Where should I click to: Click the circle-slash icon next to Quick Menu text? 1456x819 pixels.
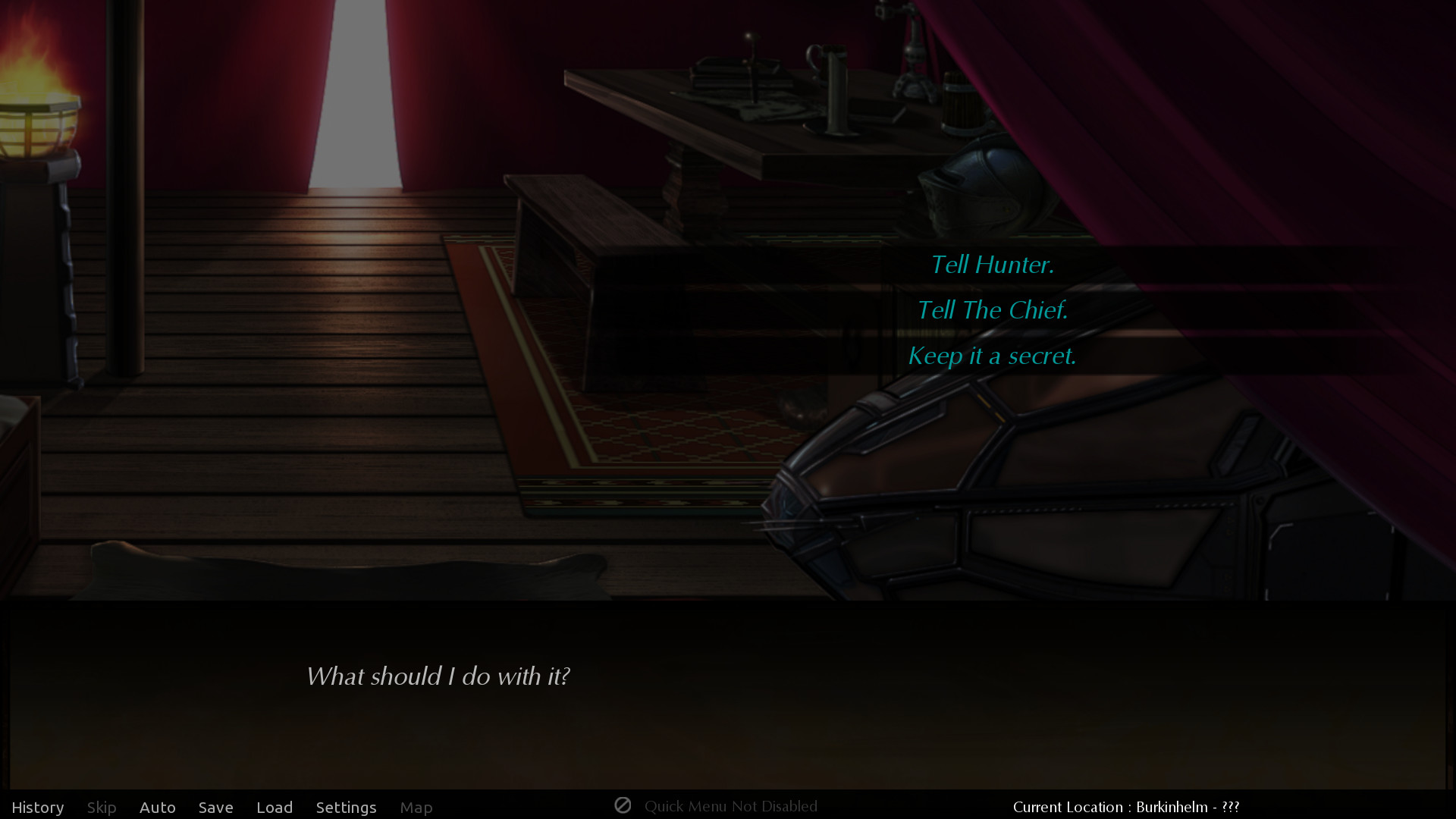pyautogui.click(x=623, y=805)
